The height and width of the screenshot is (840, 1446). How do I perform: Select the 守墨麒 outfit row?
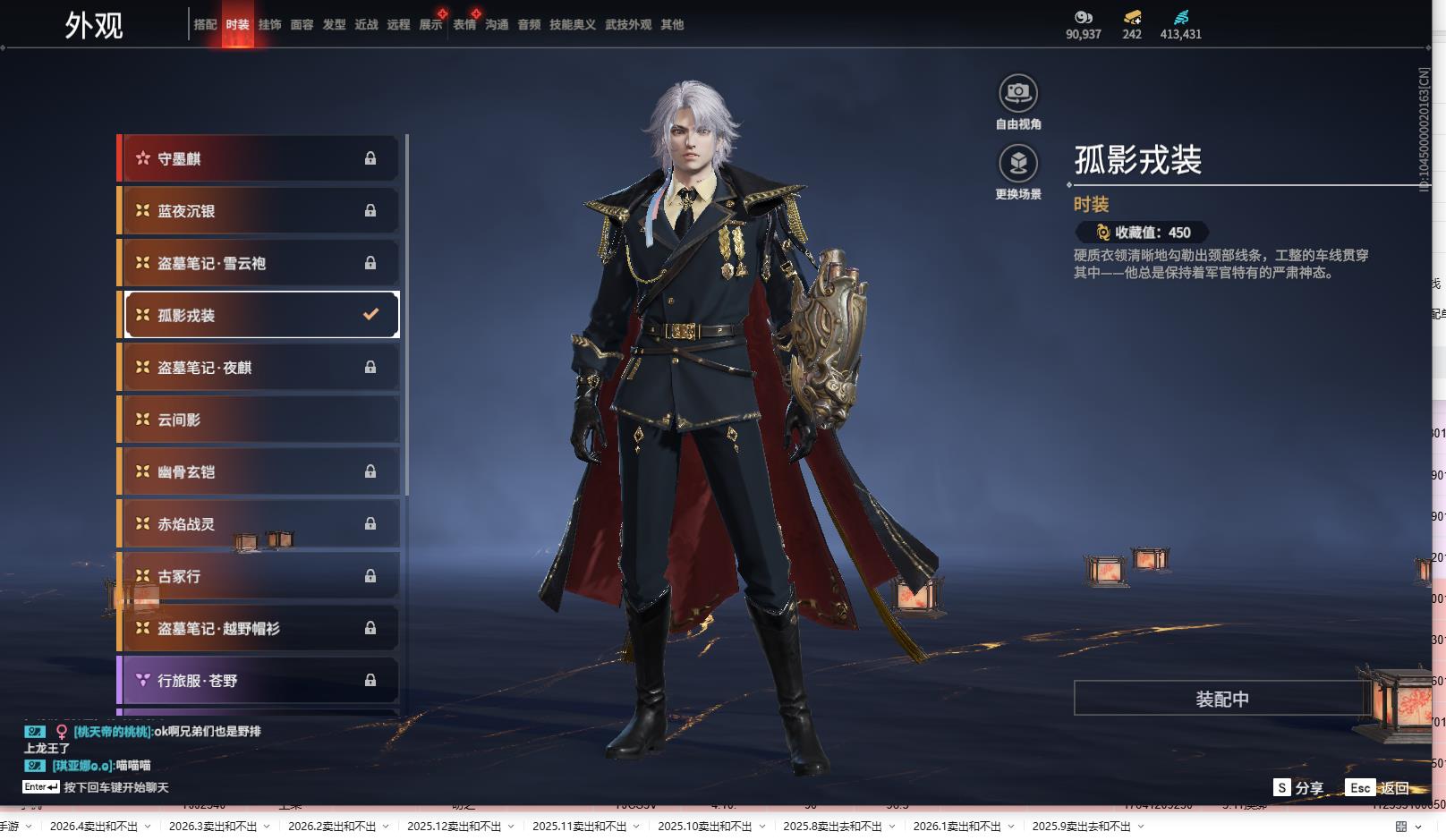point(259,159)
